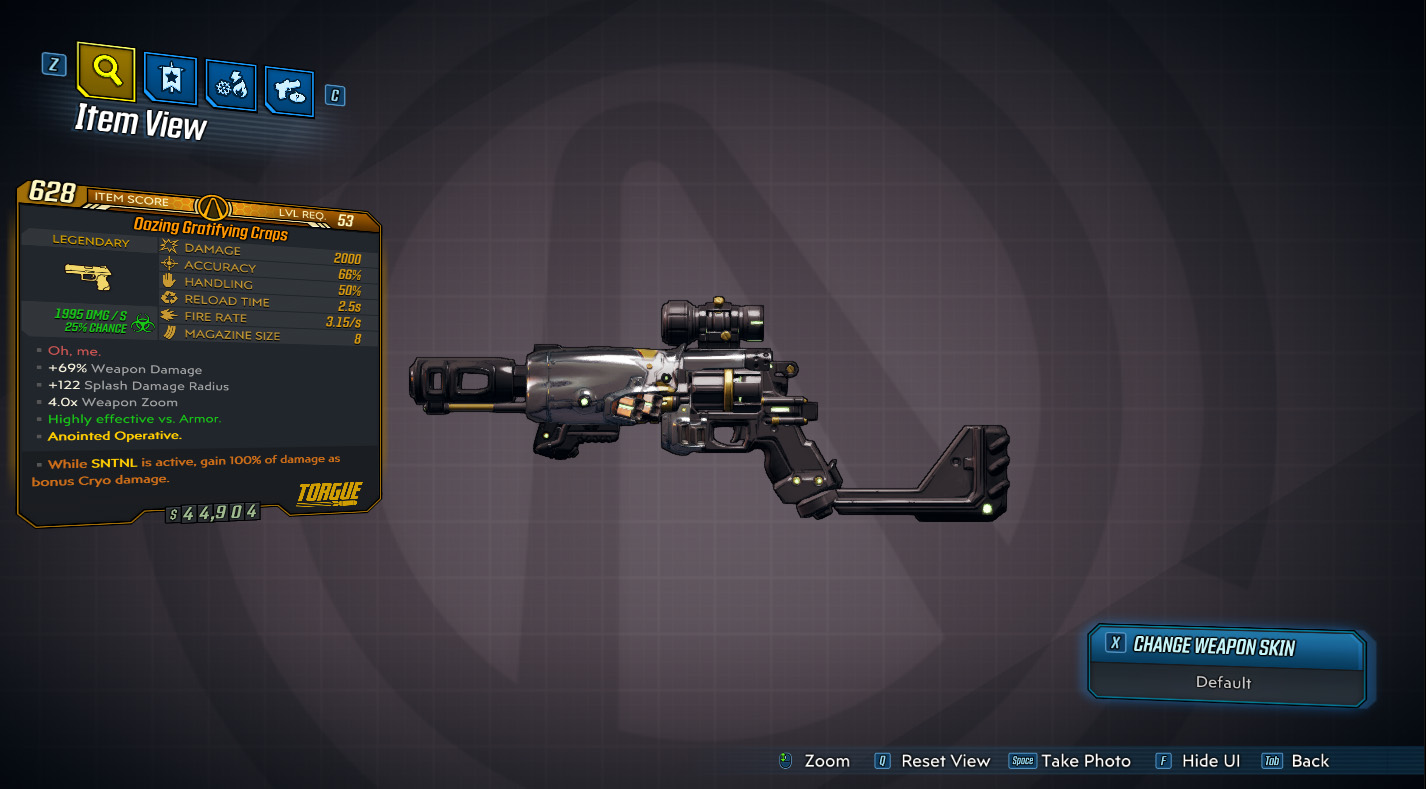Click the Handling hand icon
The image size is (1426, 789).
pos(168,281)
